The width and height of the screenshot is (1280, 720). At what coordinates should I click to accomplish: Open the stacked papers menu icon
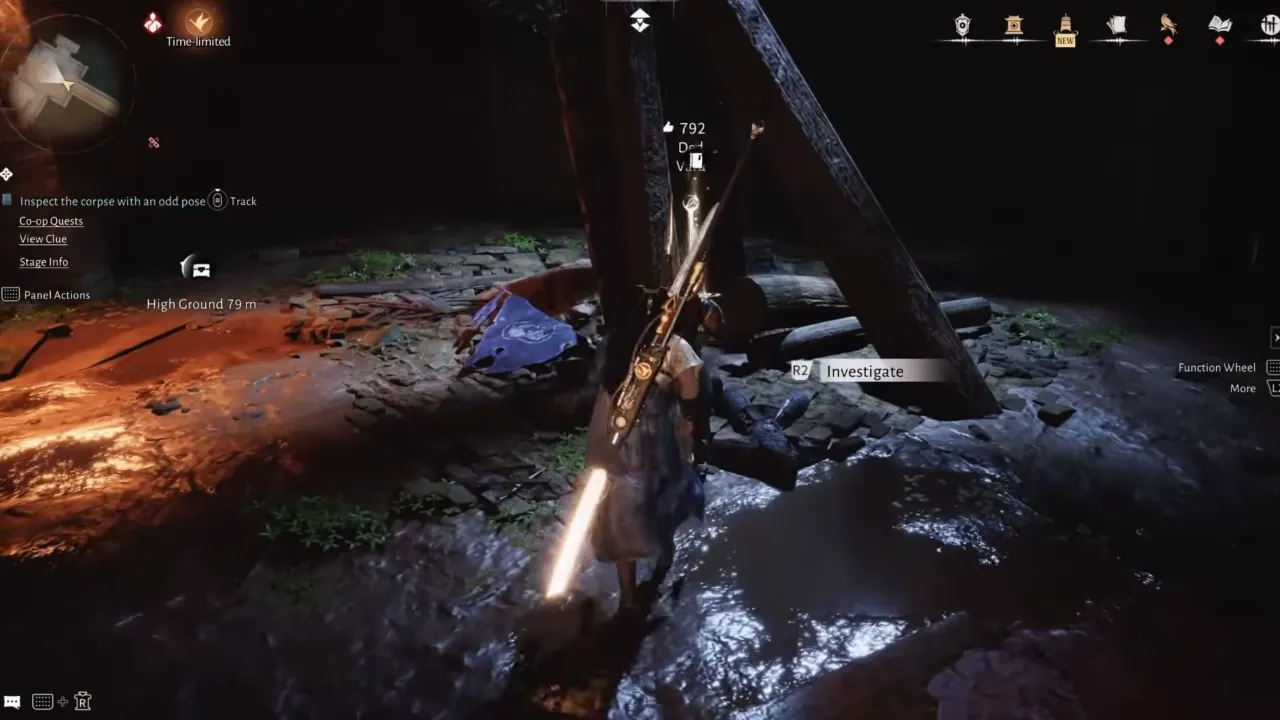tap(1117, 25)
